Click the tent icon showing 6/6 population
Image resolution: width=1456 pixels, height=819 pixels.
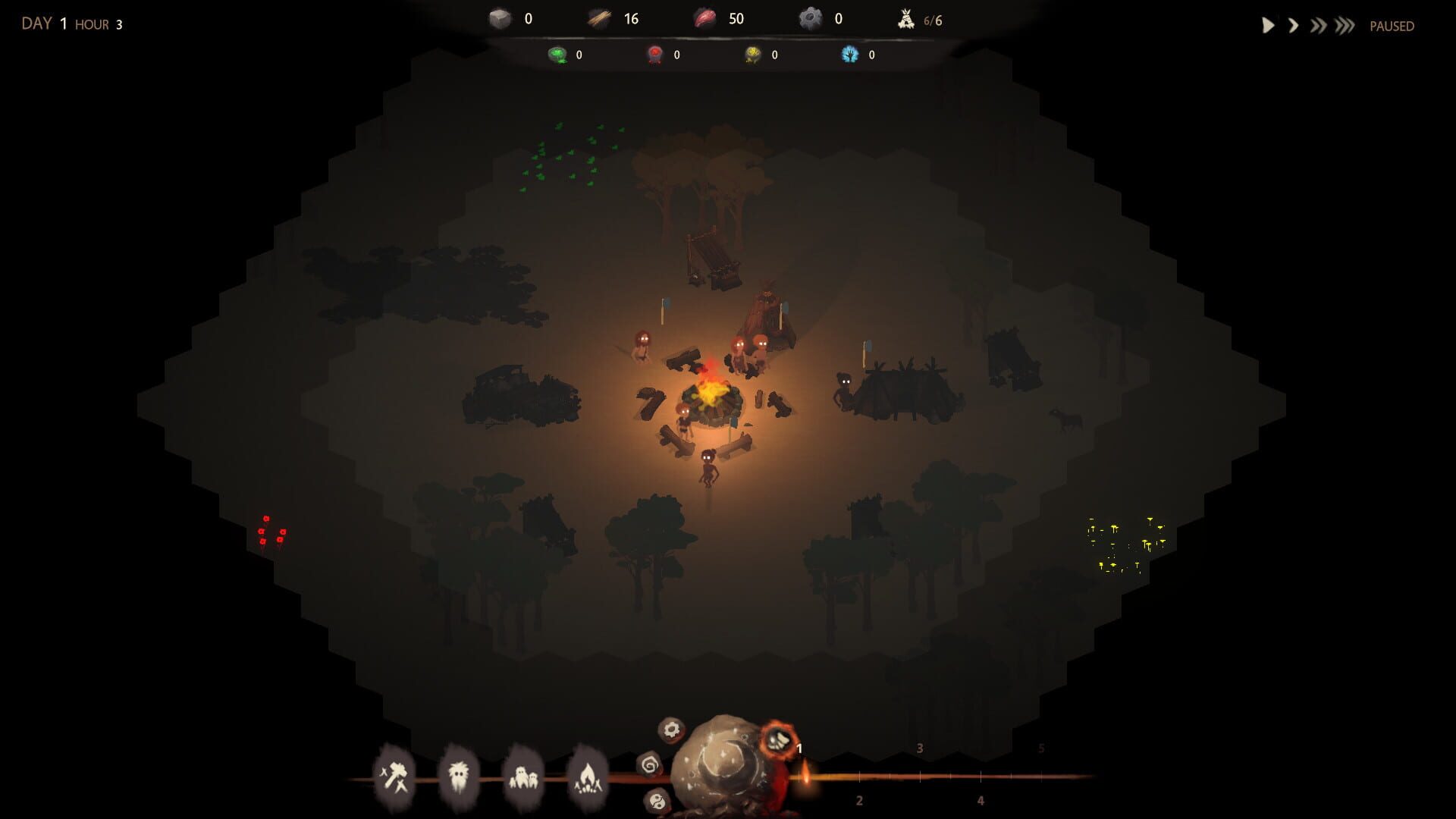[x=907, y=17]
